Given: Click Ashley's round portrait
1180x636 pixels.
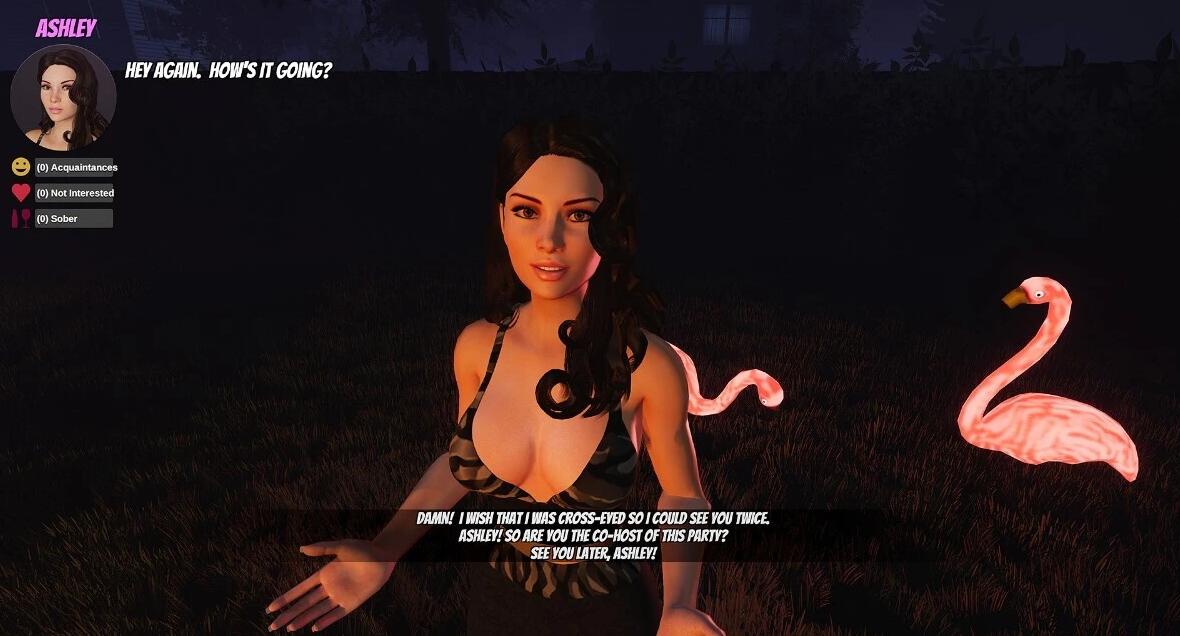Looking at the screenshot, I should pyautogui.click(x=63, y=97).
